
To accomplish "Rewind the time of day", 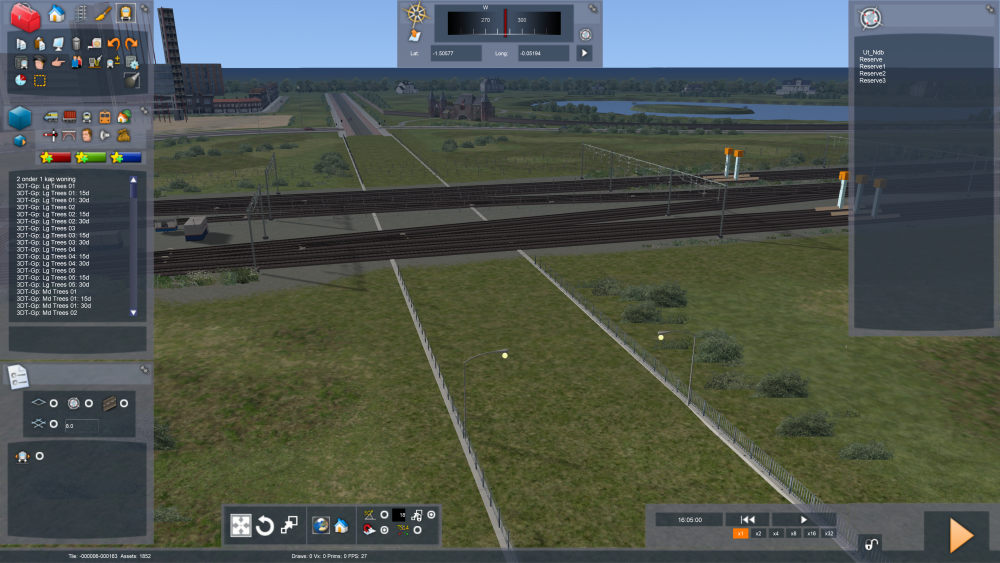I will [746, 519].
